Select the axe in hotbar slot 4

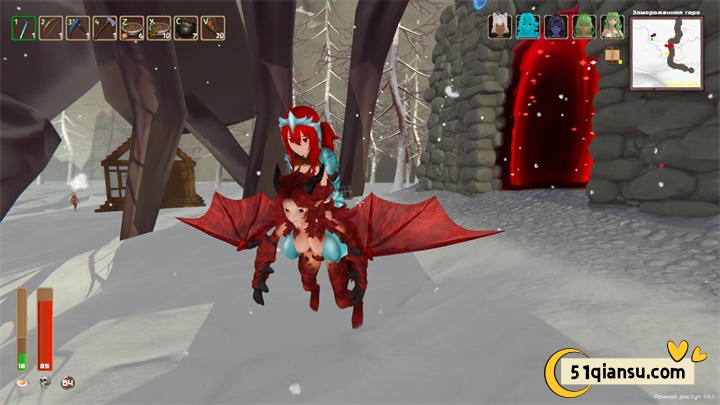tap(104, 28)
